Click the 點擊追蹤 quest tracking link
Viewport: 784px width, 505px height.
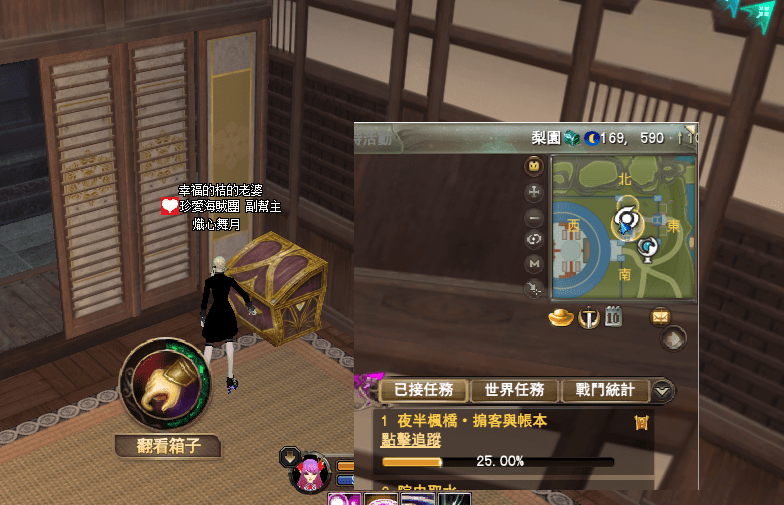[411, 440]
